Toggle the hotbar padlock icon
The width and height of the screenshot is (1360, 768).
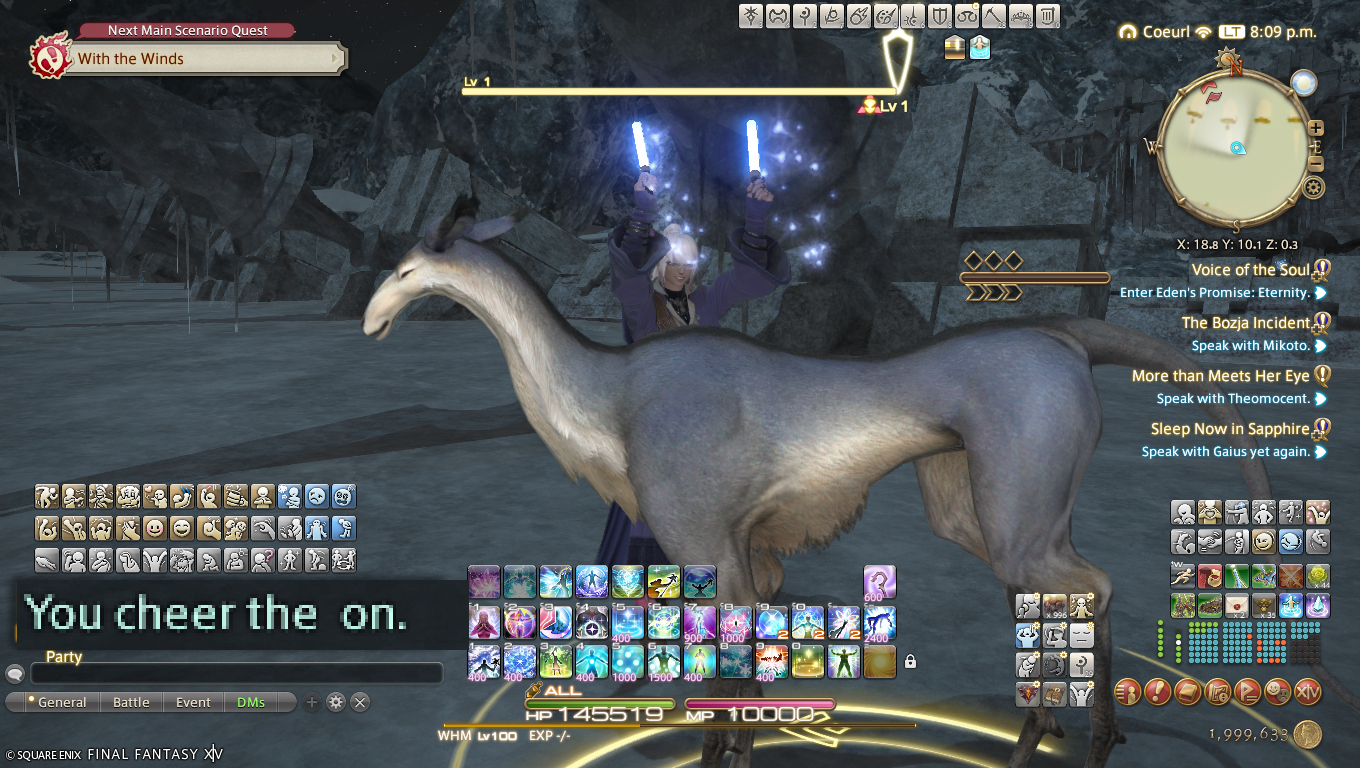910,661
